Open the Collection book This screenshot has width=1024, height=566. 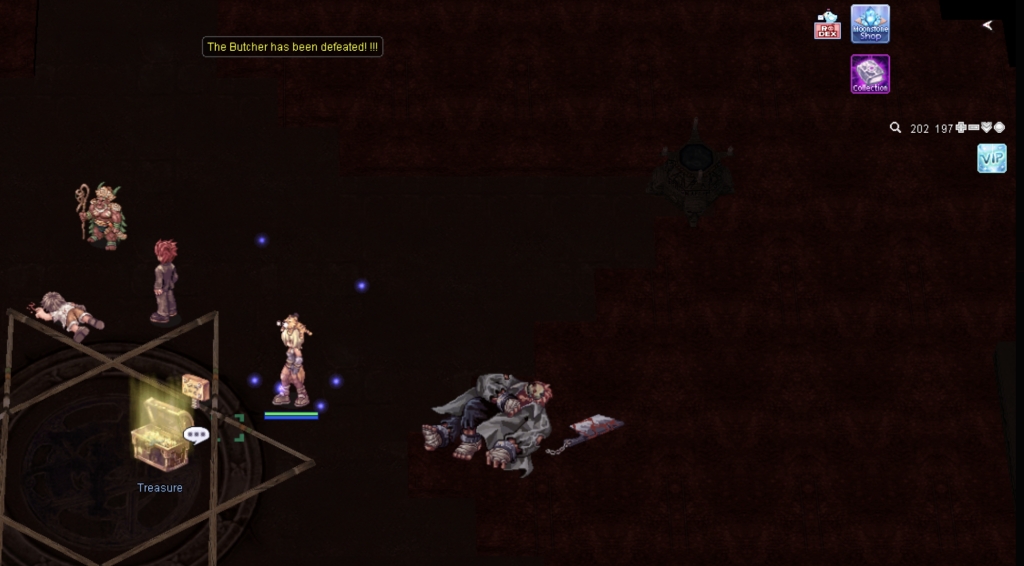click(x=870, y=74)
